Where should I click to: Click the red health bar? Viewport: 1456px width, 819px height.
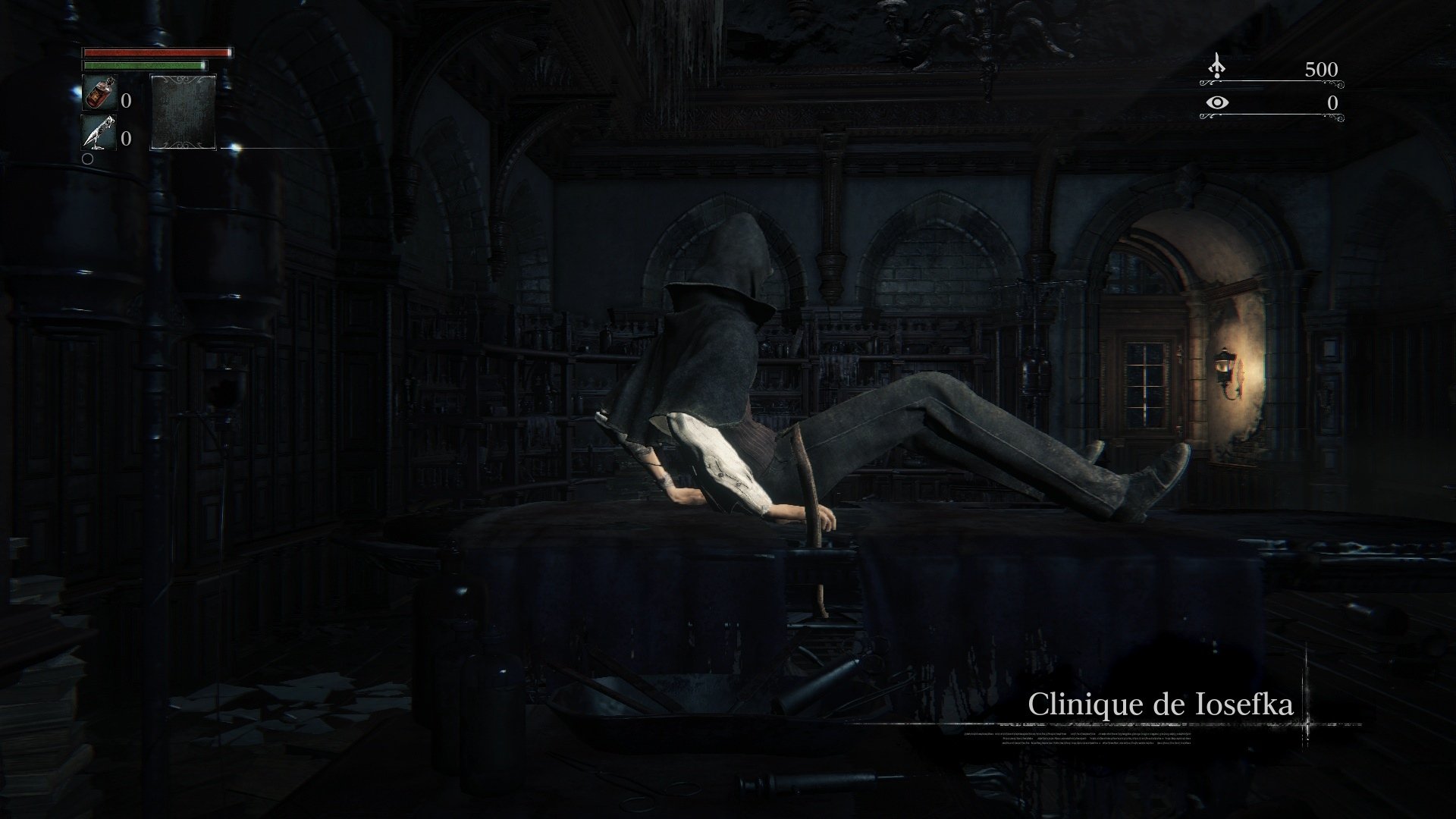[x=157, y=52]
